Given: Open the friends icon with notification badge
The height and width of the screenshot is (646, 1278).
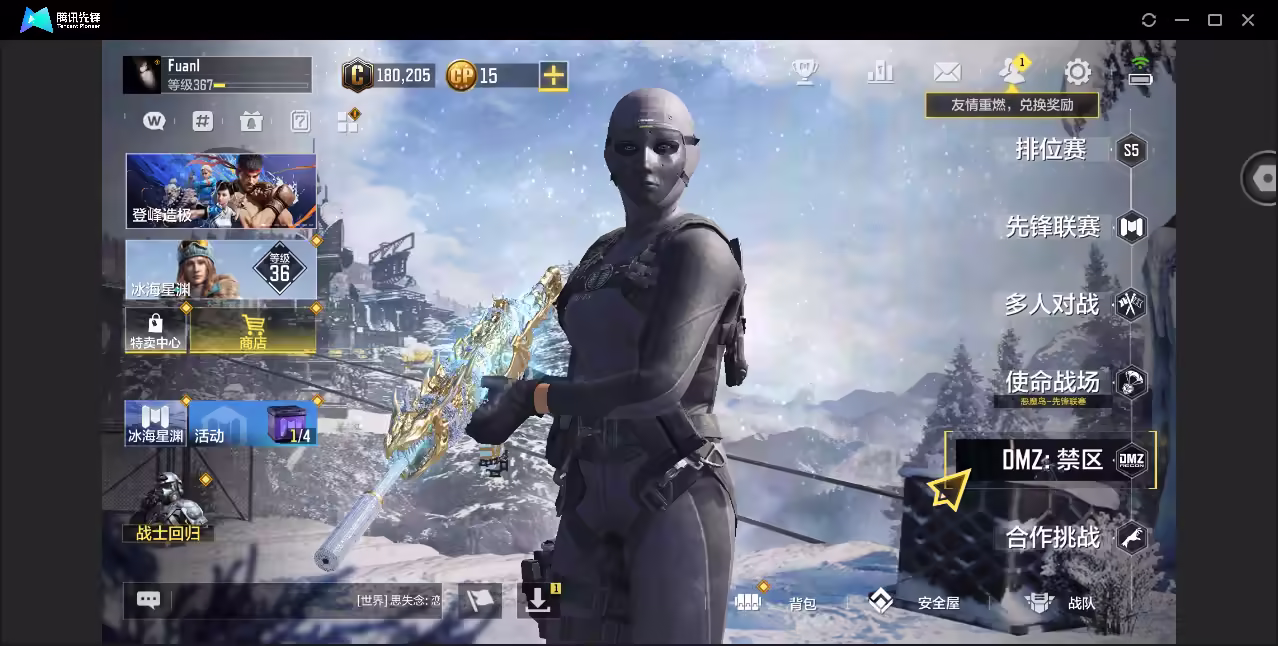Looking at the screenshot, I should (1012, 71).
